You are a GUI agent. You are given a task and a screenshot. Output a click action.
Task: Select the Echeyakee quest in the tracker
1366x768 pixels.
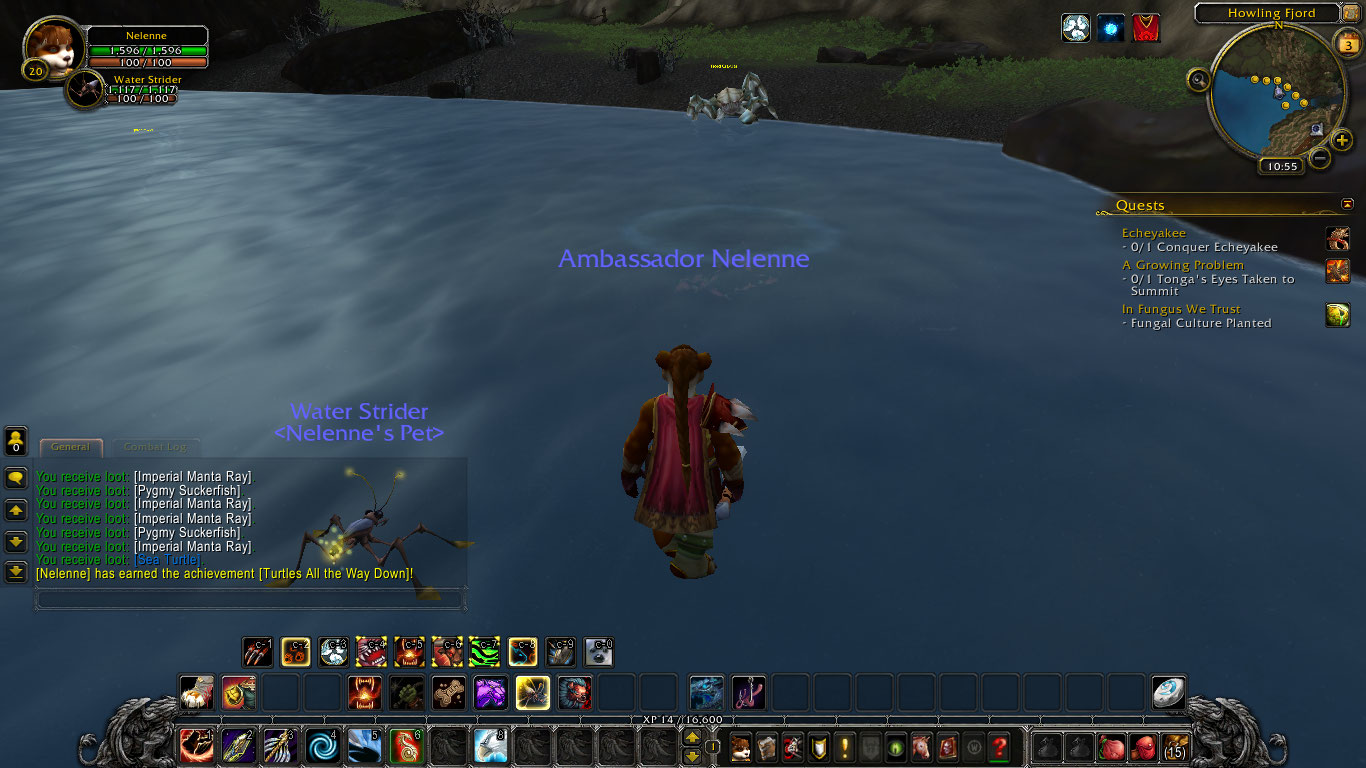click(x=1153, y=233)
